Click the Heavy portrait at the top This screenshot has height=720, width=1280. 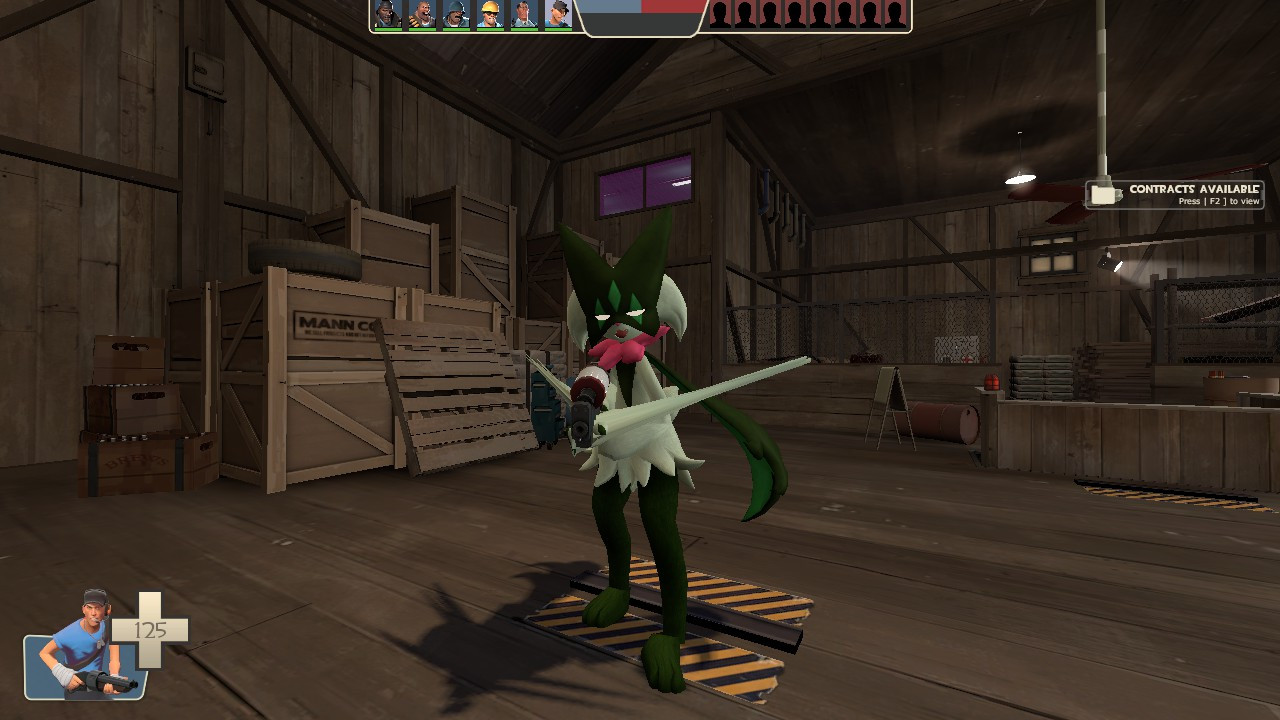(x=422, y=16)
